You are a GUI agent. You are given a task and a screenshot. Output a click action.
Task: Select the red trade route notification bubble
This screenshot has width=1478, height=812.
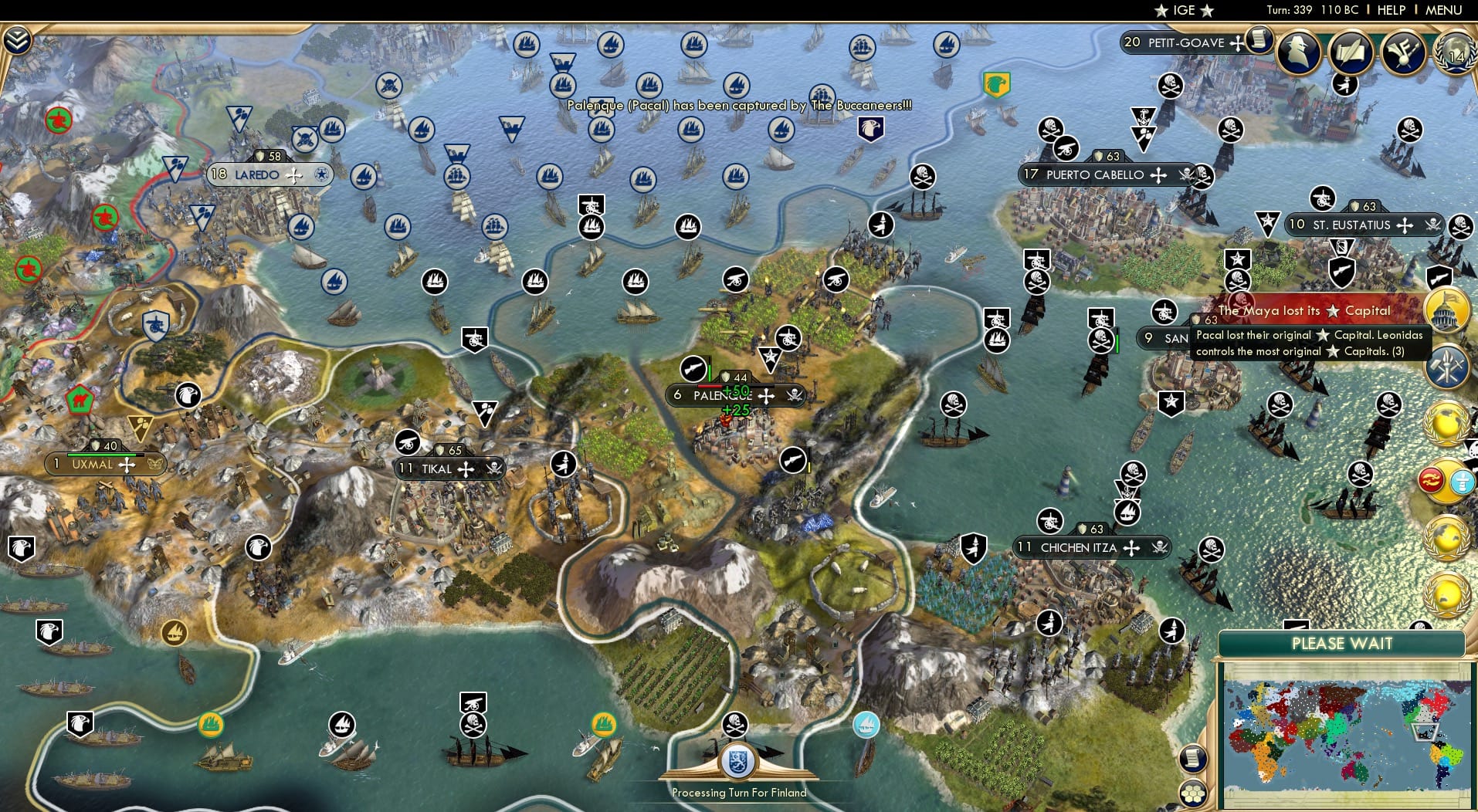1432,480
